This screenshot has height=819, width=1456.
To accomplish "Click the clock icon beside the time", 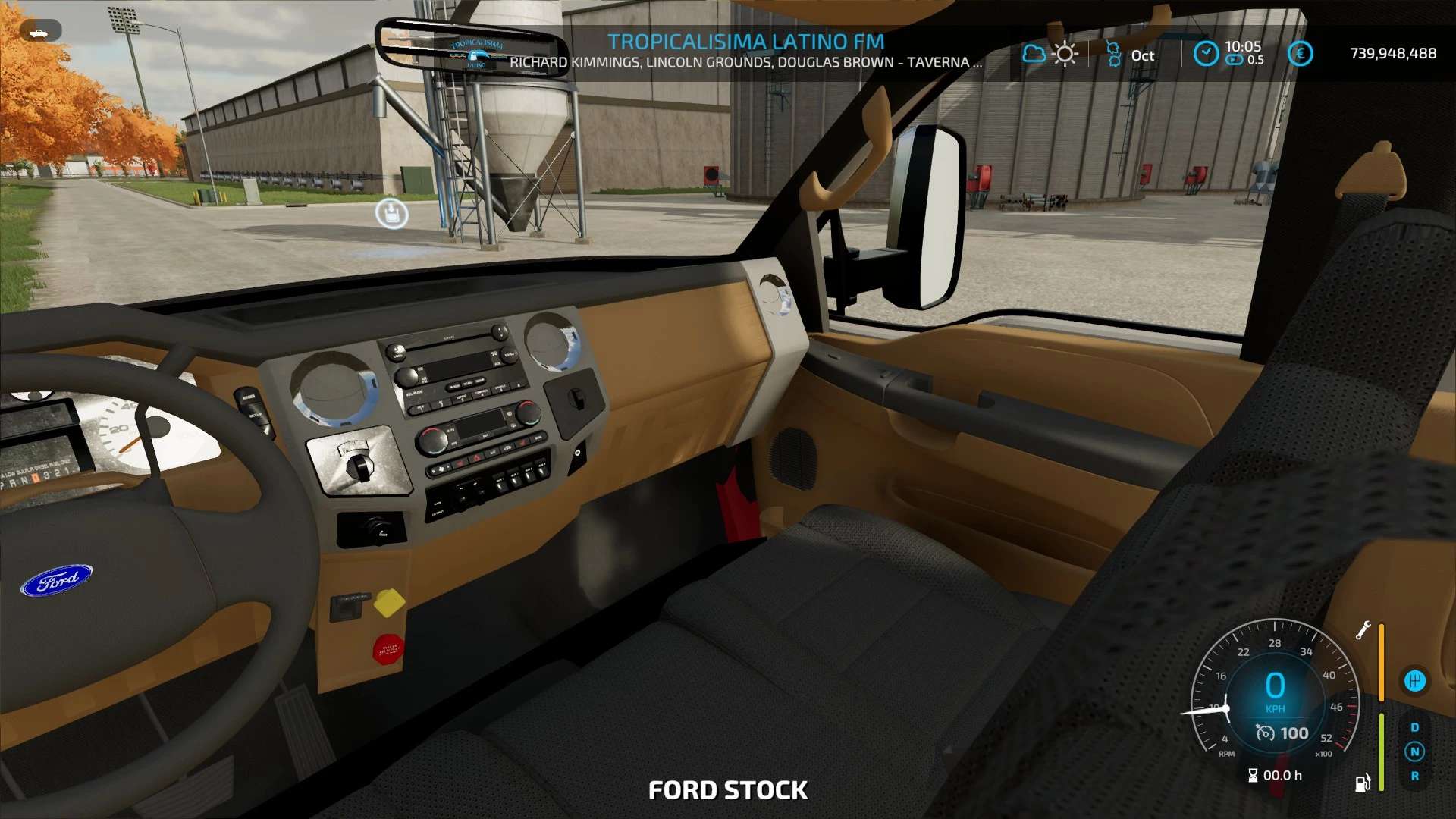I will pos(1205,53).
